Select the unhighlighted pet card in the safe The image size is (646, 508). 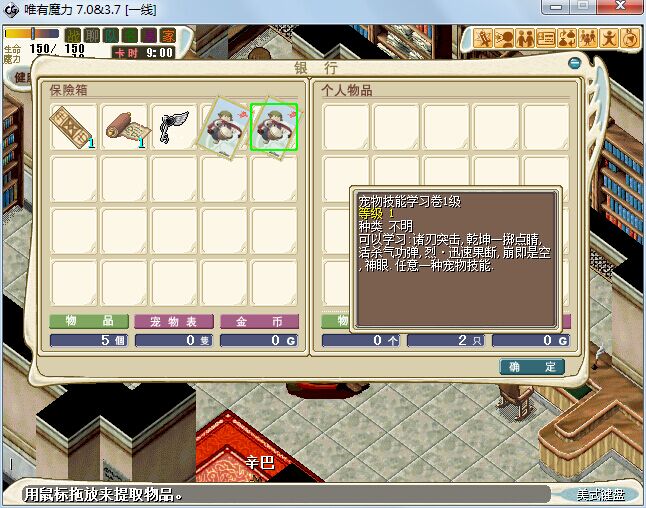point(224,127)
